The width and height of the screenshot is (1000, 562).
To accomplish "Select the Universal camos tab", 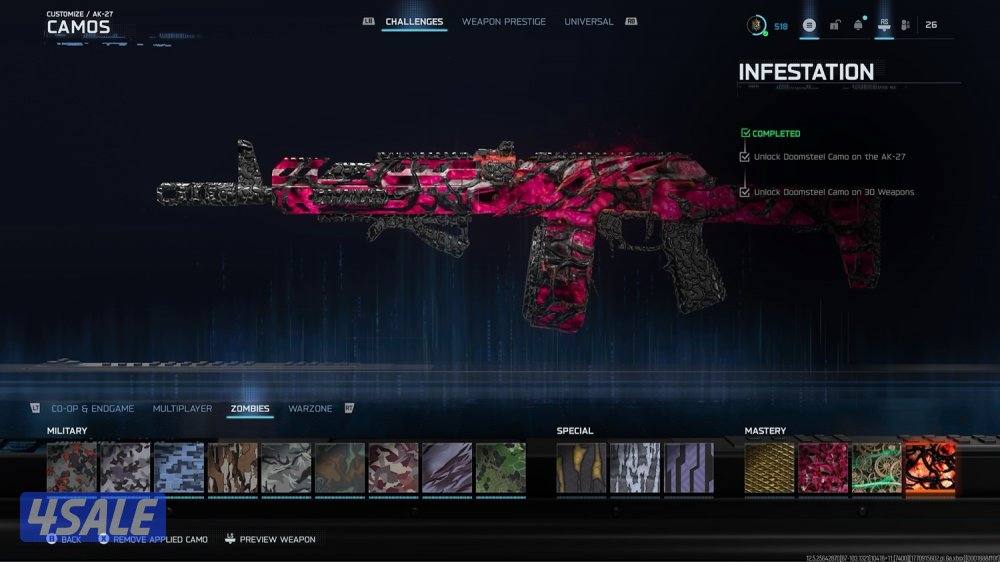I will coord(589,22).
